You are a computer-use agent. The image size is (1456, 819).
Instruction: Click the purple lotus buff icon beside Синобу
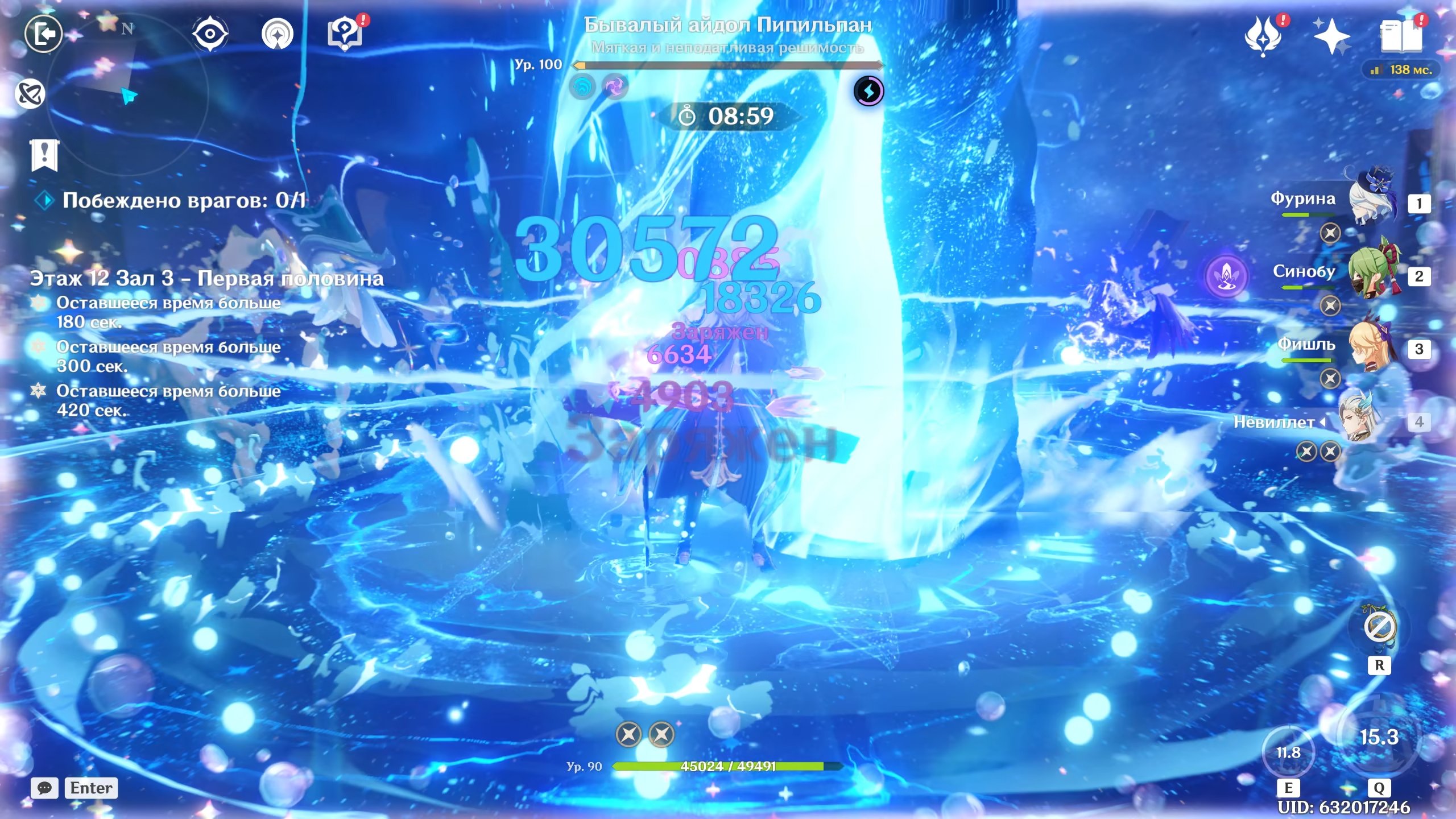pyautogui.click(x=1227, y=276)
